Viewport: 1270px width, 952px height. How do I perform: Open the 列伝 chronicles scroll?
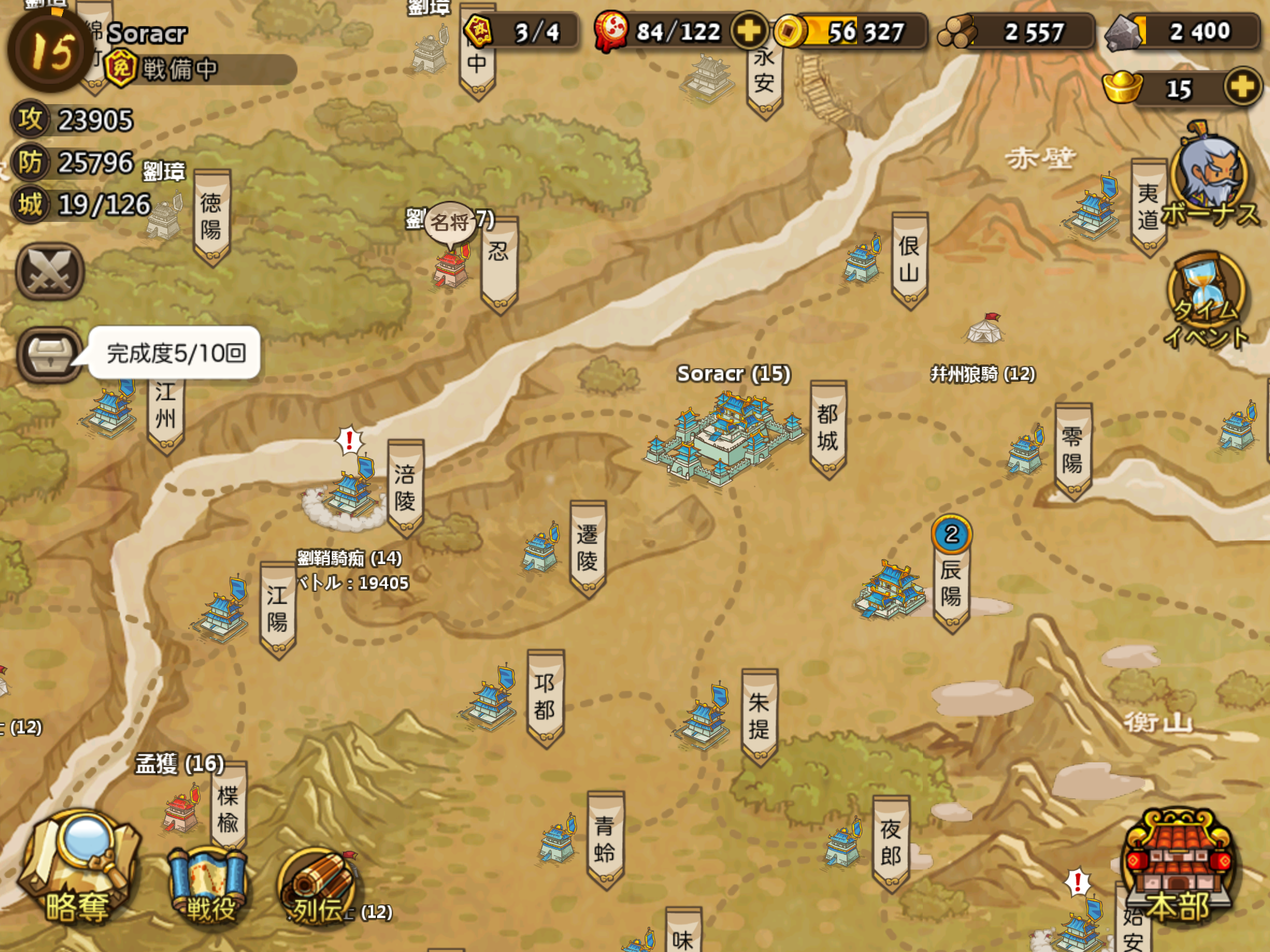point(316,888)
